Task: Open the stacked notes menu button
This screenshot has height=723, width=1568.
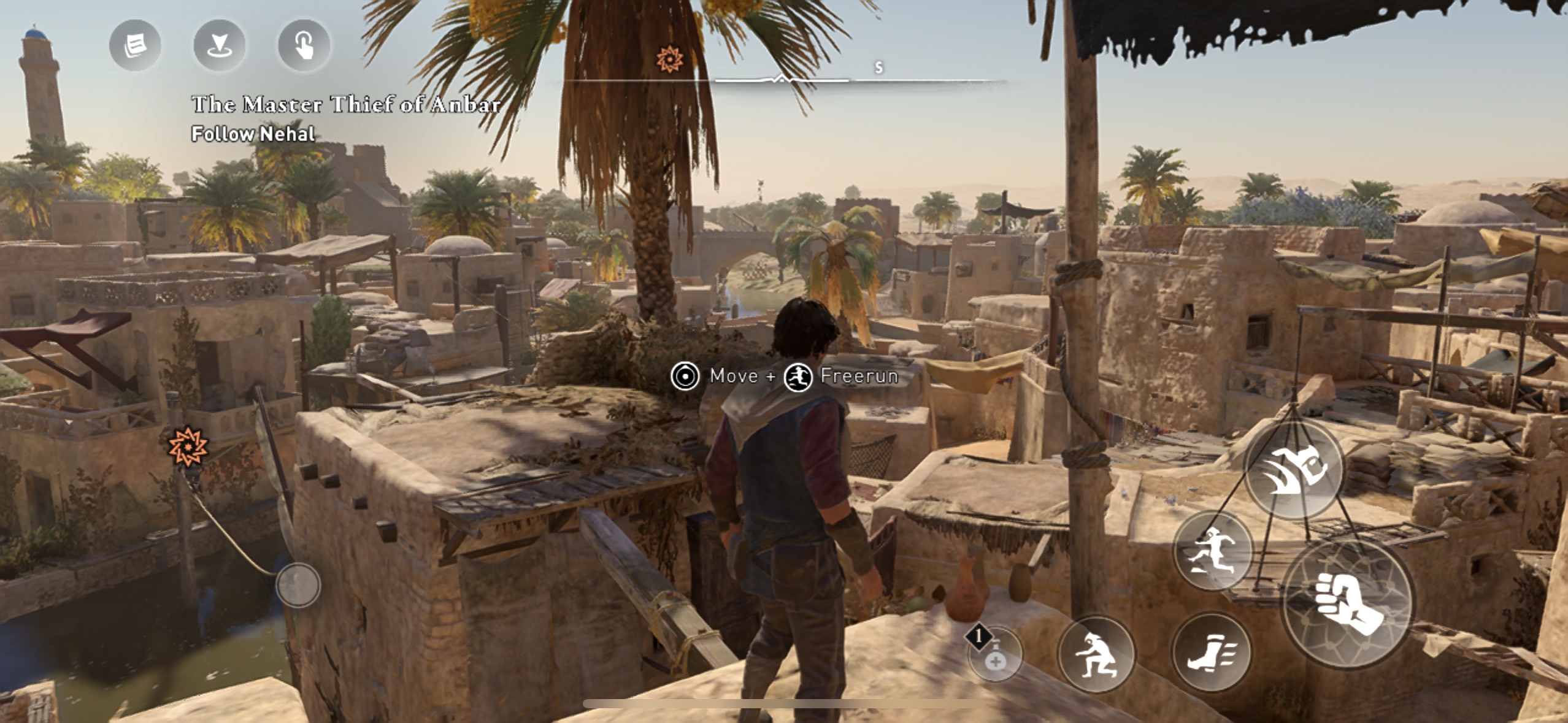Action: (135, 45)
